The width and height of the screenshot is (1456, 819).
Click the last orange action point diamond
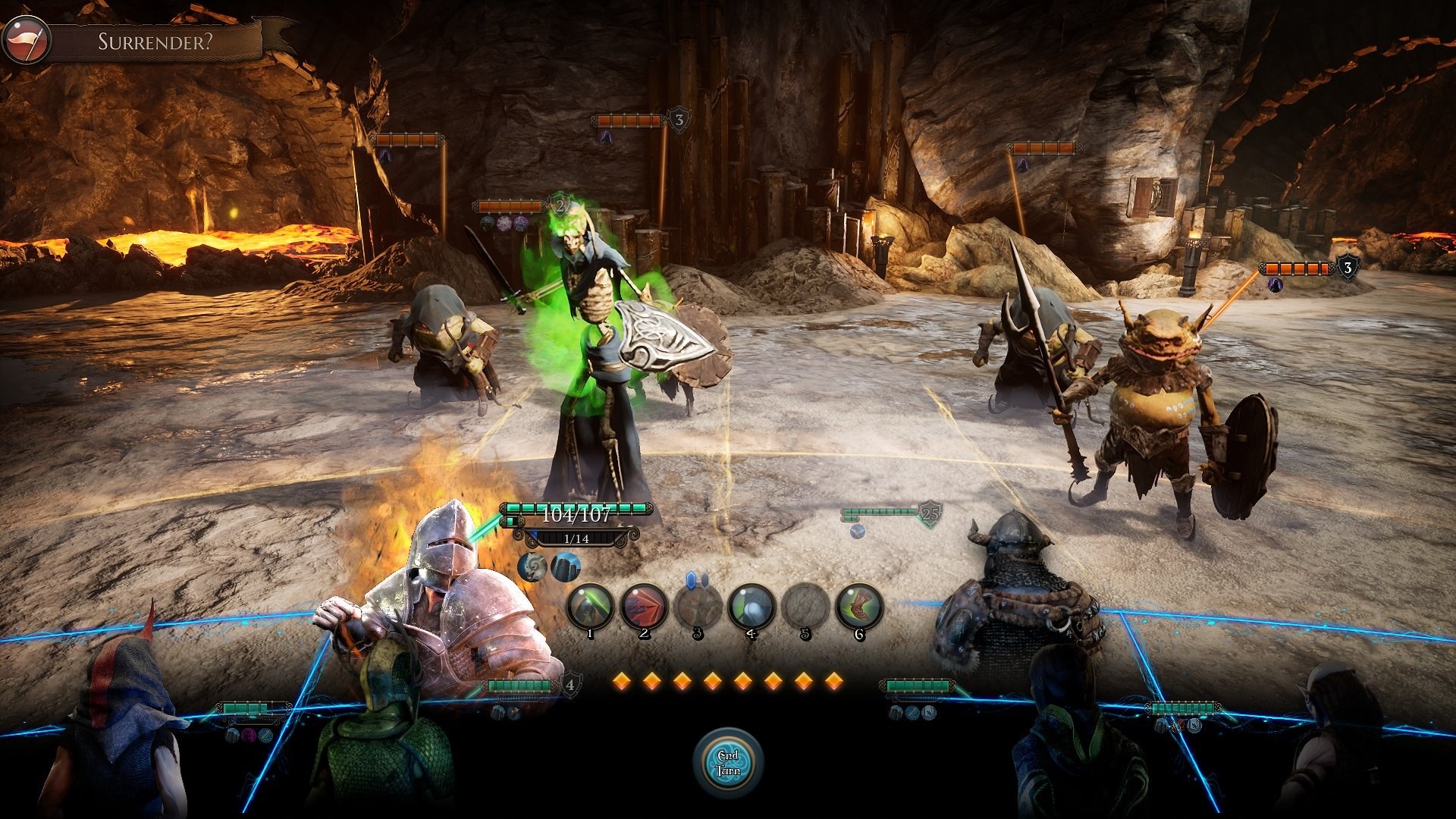(x=835, y=682)
